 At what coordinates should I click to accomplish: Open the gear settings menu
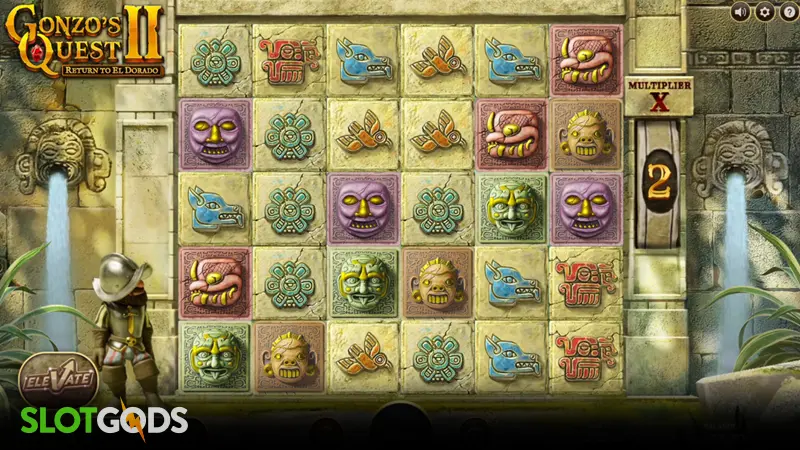point(765,12)
